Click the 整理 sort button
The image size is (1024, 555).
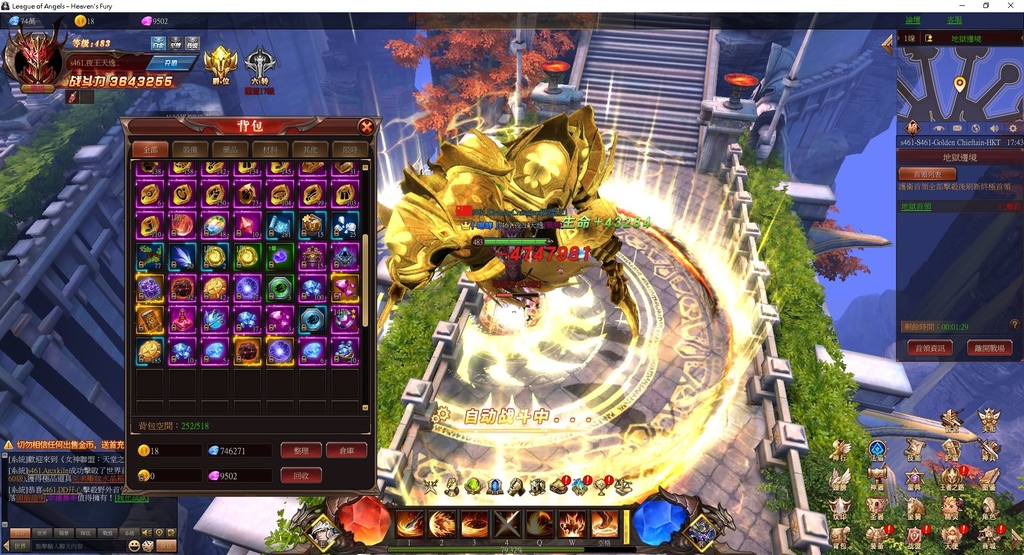coord(301,451)
